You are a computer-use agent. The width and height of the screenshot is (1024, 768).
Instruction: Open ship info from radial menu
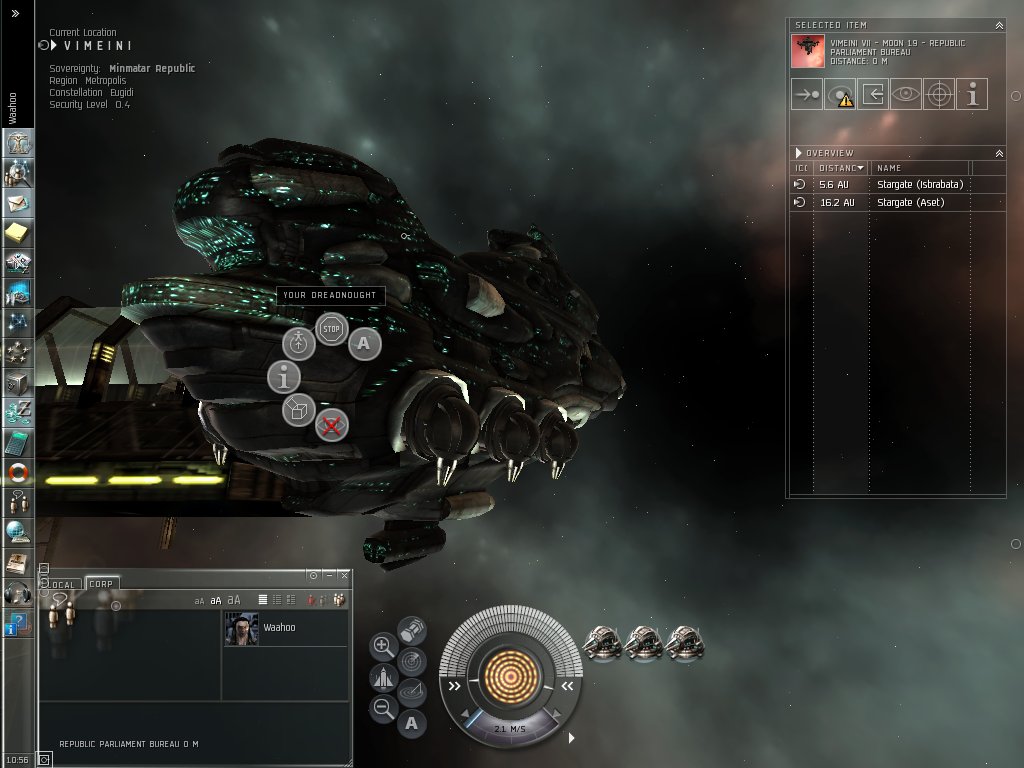click(x=284, y=377)
